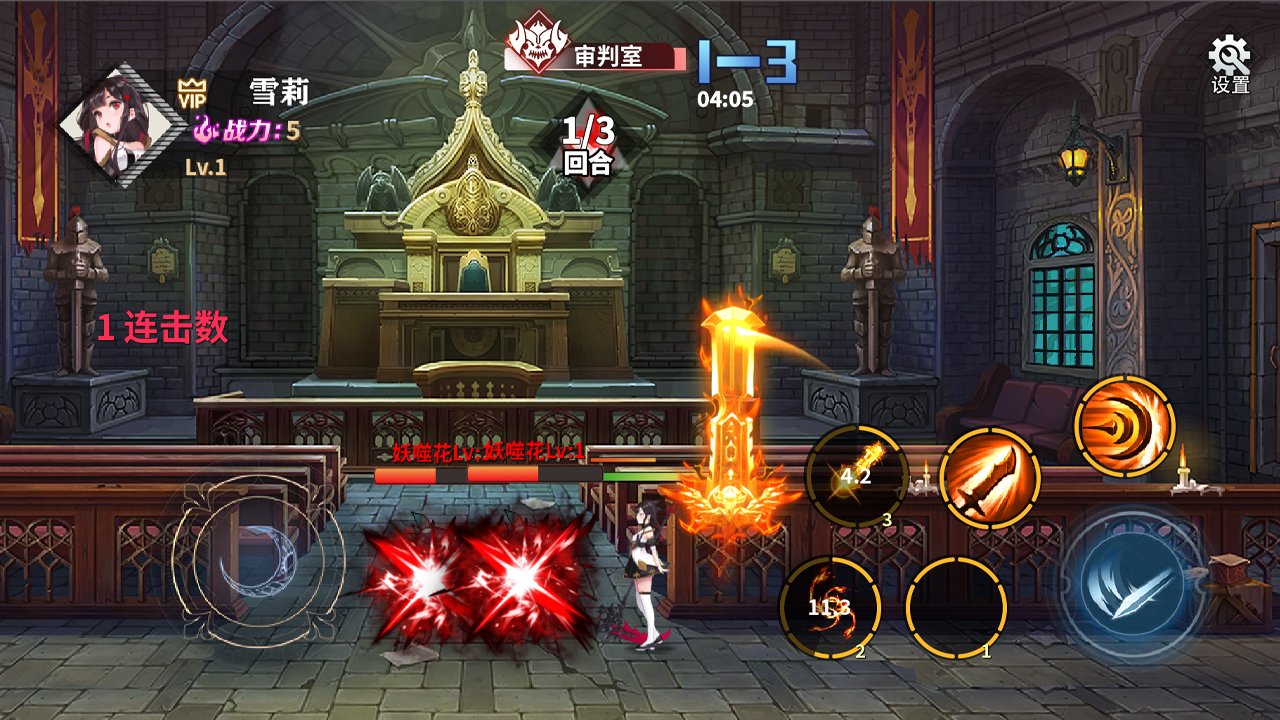Activate the flaming sword skill
This screenshot has height=720, width=1280.
(990, 478)
